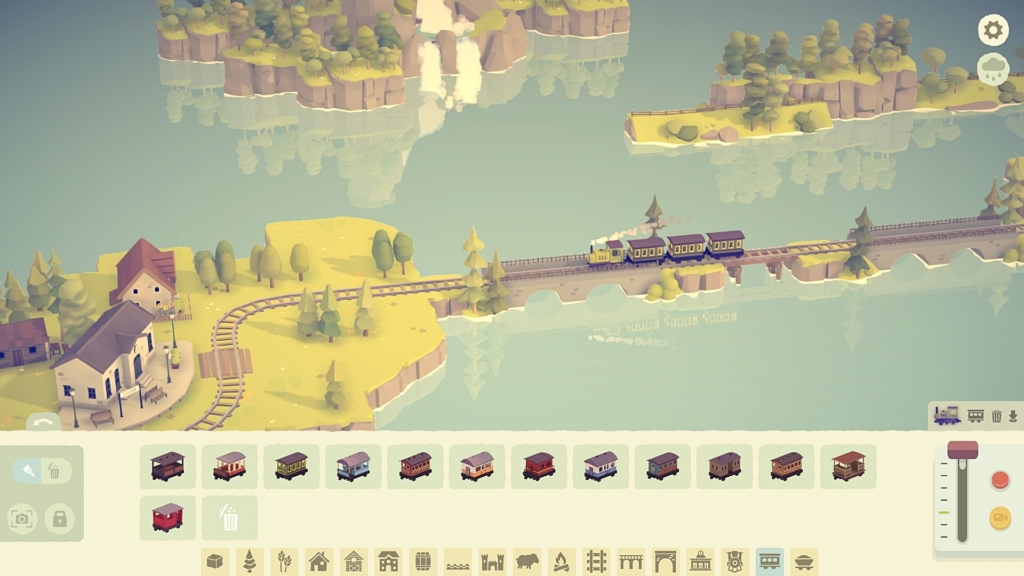Select the carriage icon in the train panel

[x=976, y=416]
